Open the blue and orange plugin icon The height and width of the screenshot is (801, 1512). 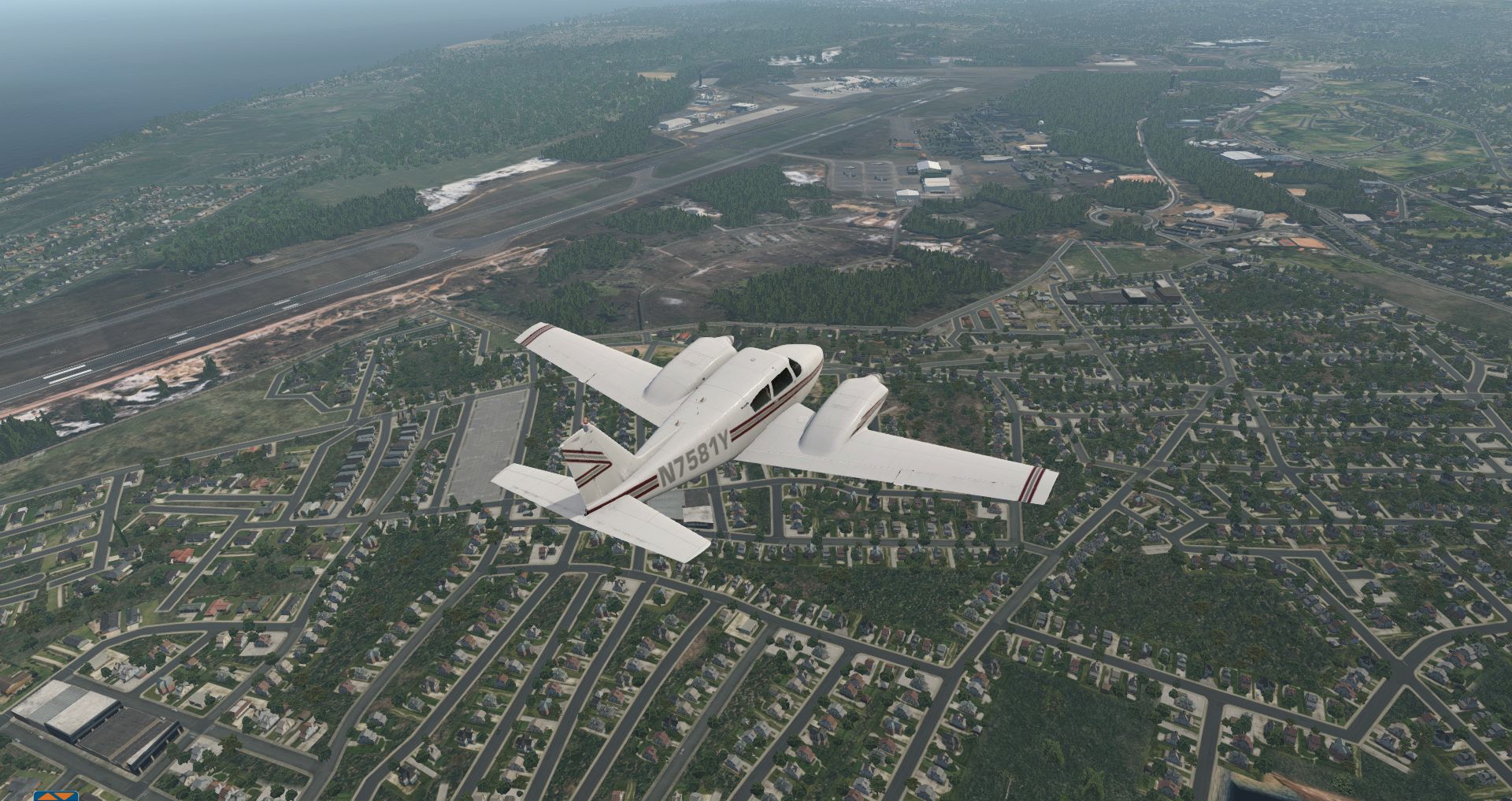[x=55, y=795]
